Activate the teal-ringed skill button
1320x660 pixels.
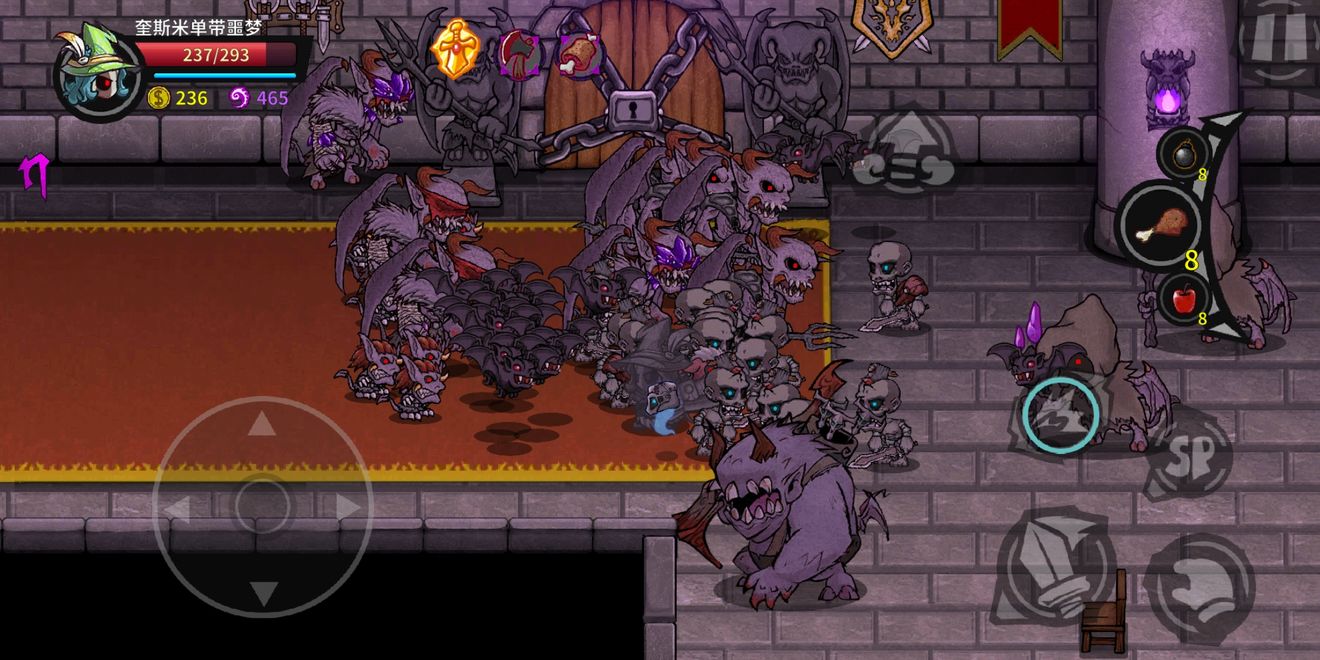click(1061, 414)
